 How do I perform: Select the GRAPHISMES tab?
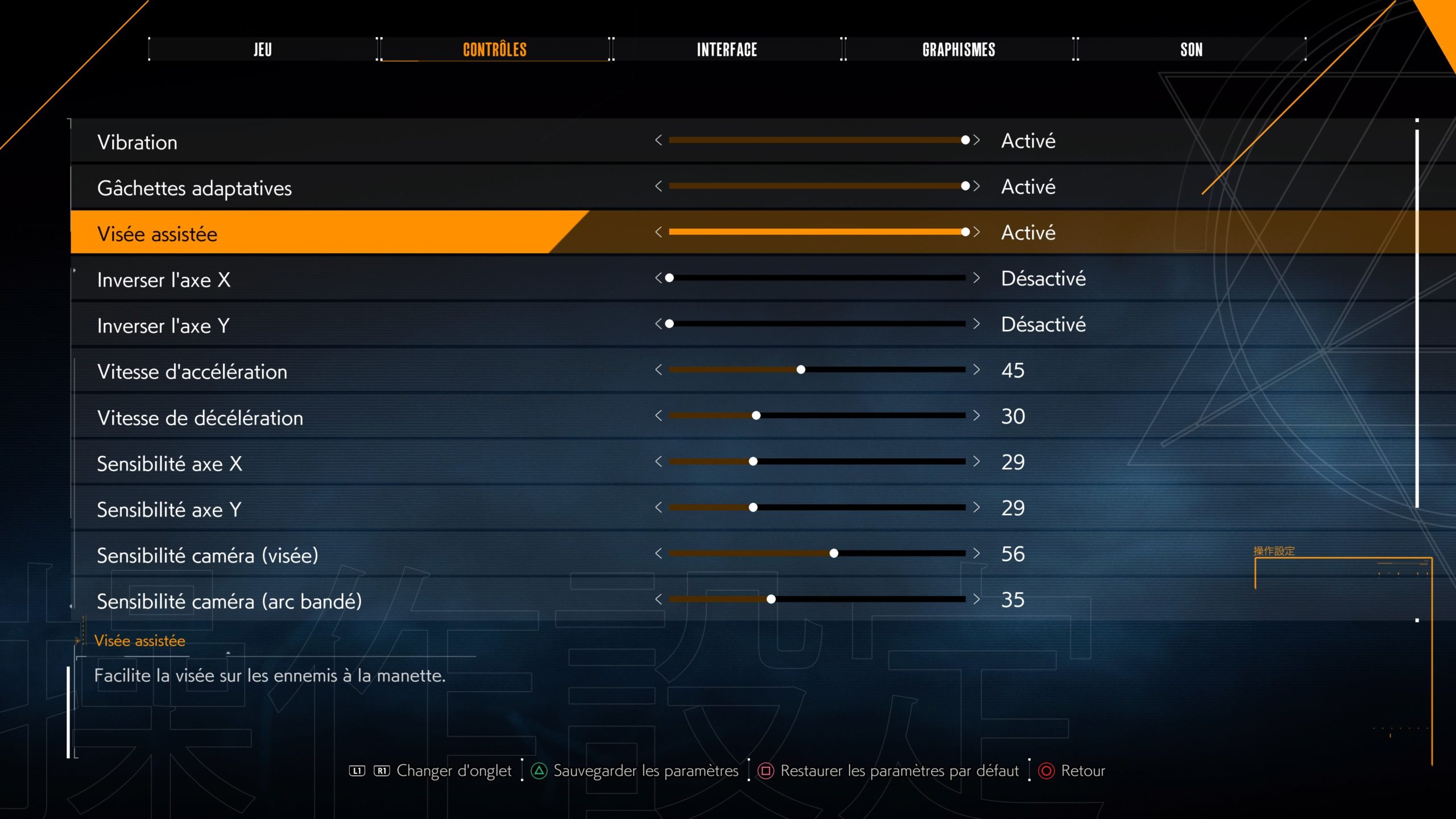pyautogui.click(x=958, y=49)
